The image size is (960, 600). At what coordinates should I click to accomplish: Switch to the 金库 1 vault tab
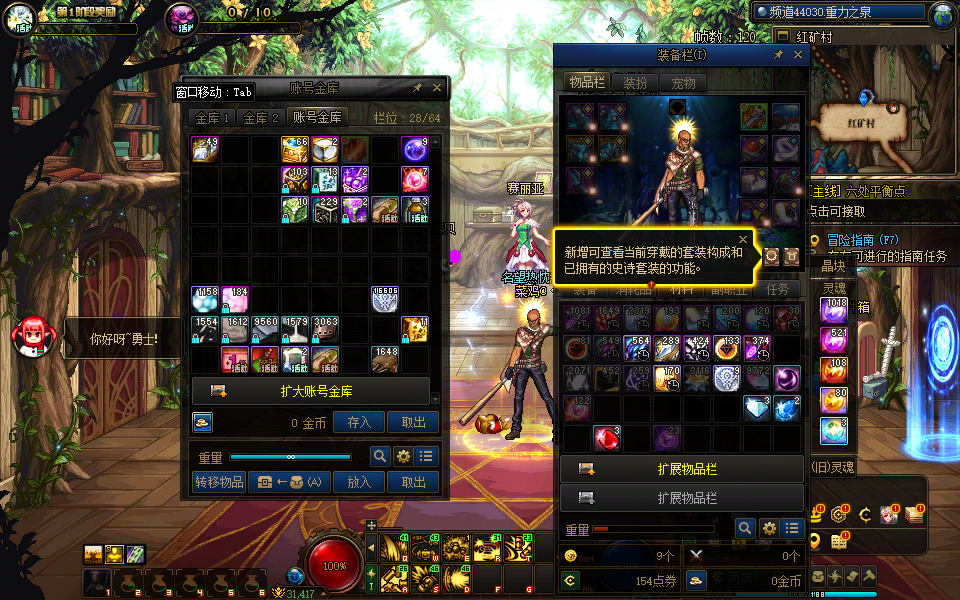pyautogui.click(x=212, y=118)
